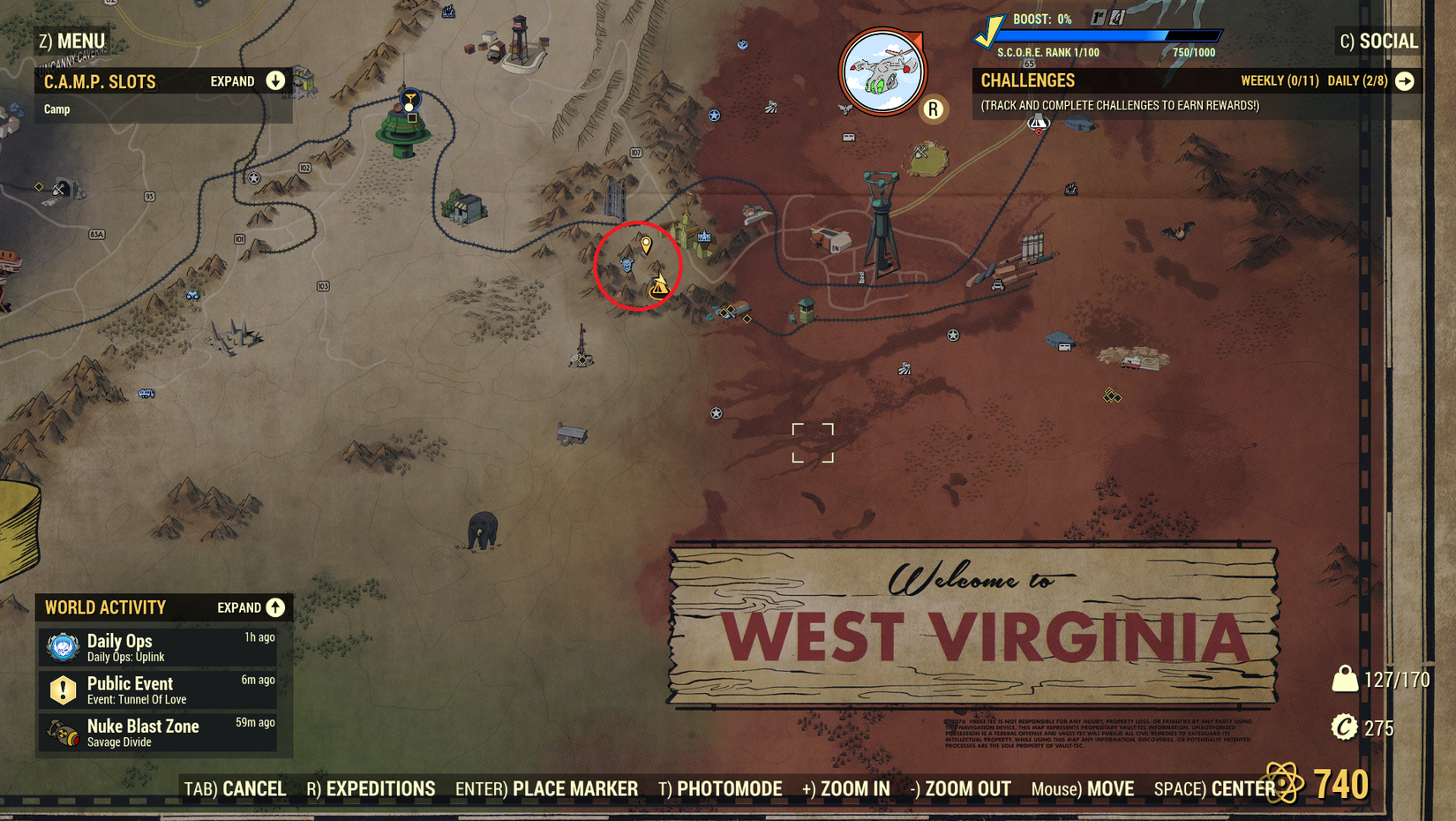Expand the WORLD ACTIVITY panel

pos(274,607)
